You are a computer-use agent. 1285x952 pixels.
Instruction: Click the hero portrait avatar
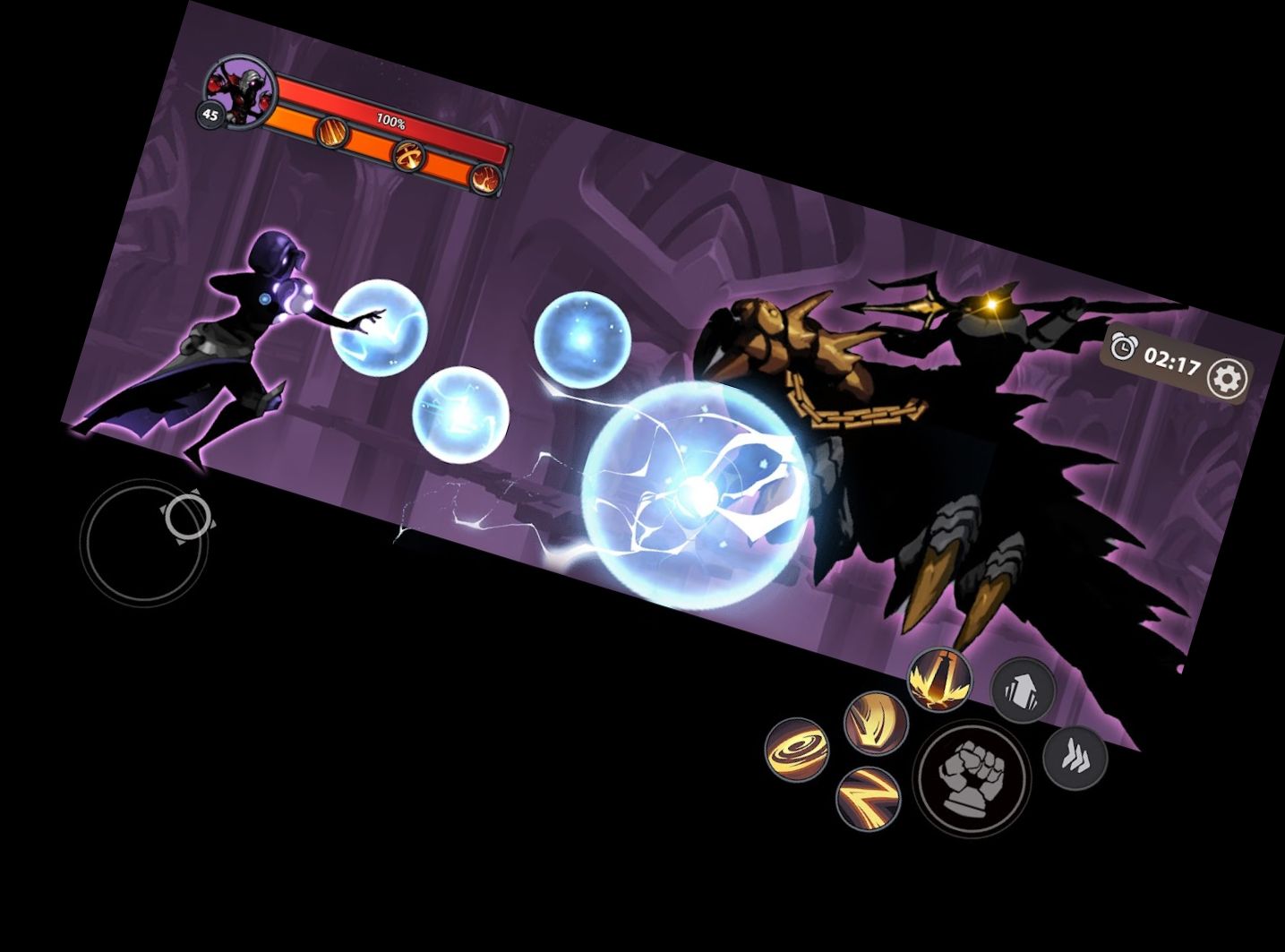pos(242,90)
